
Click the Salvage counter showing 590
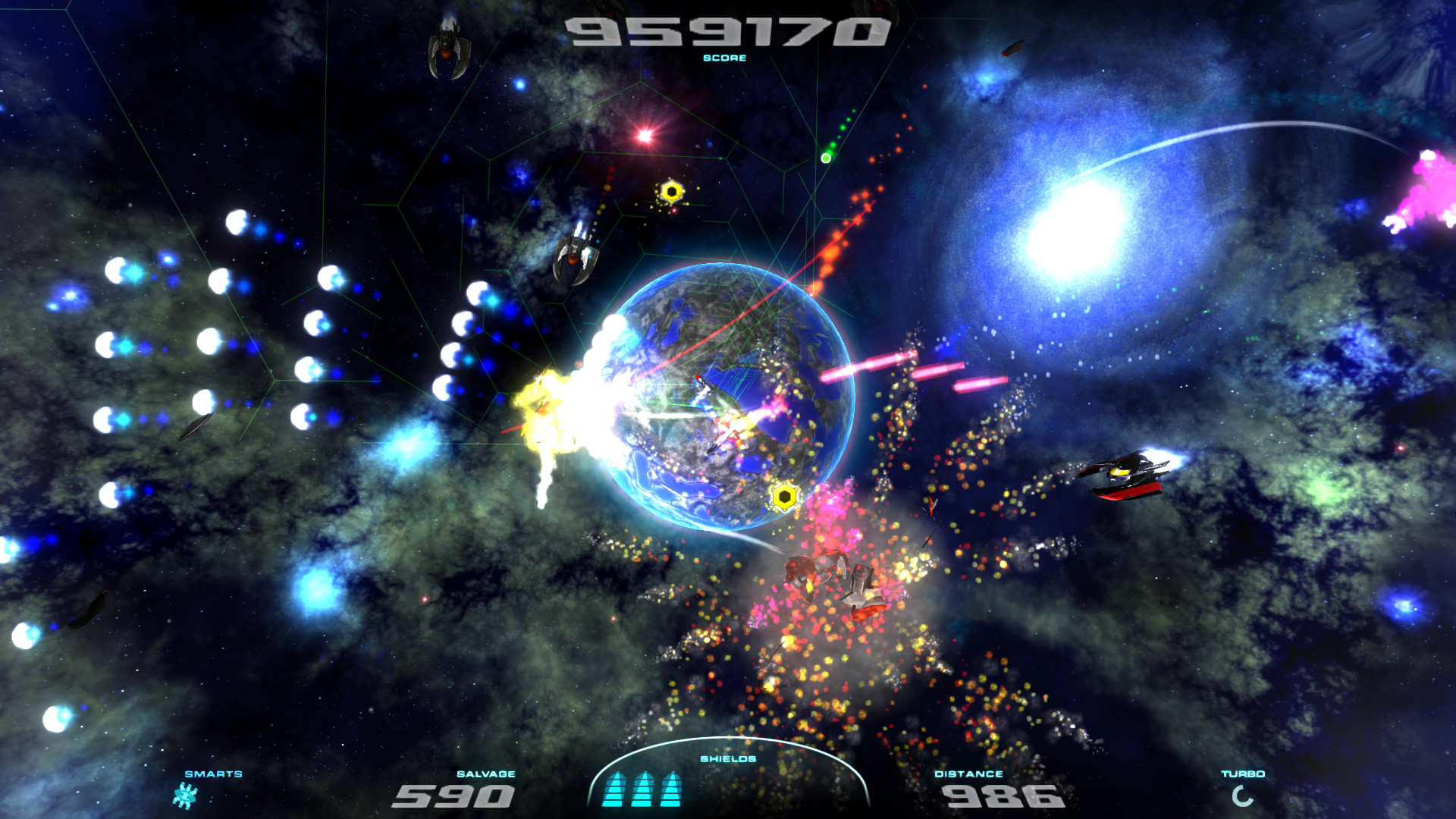pyautogui.click(x=455, y=797)
